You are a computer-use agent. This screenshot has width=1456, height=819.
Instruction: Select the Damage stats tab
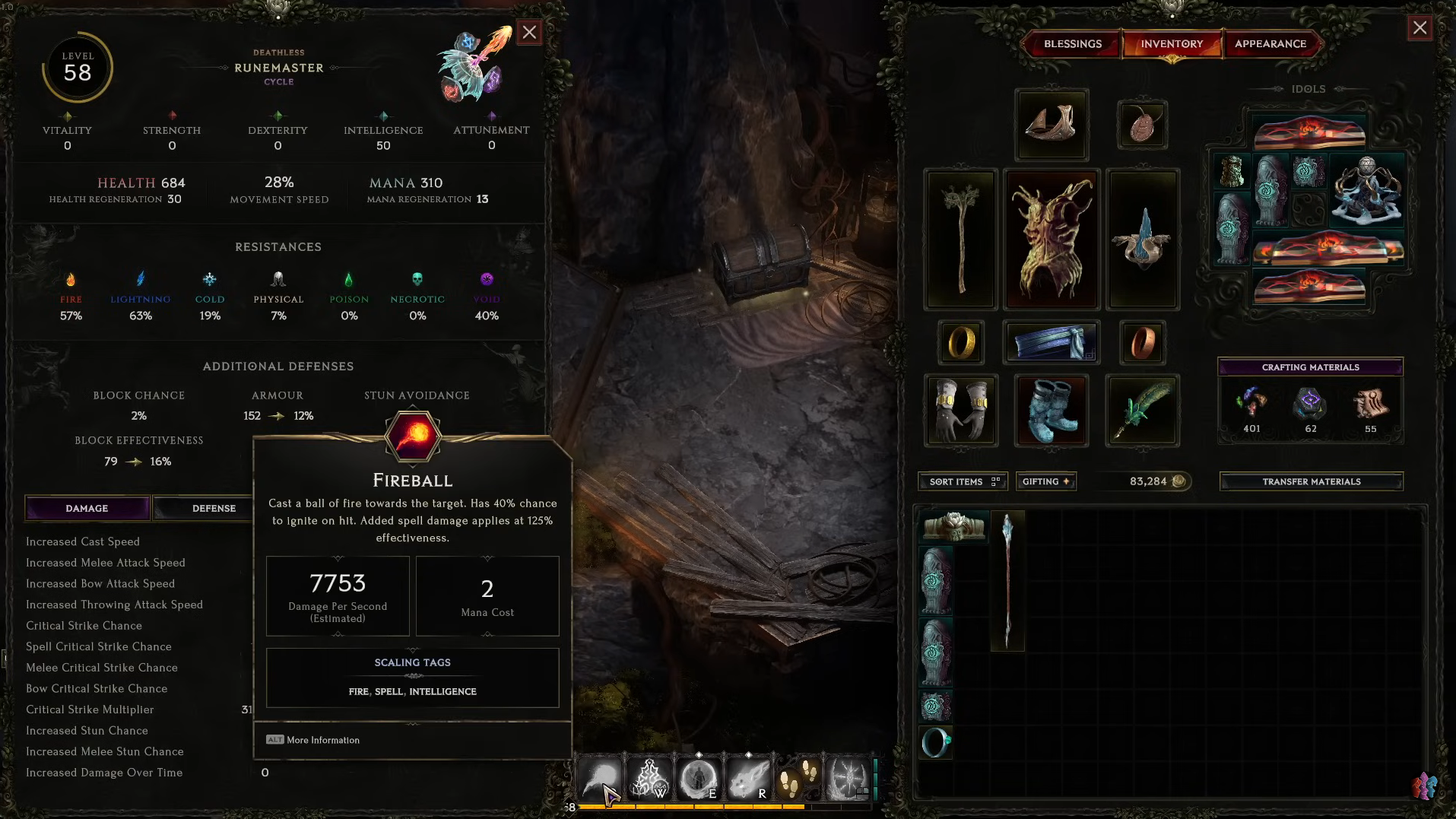(87, 508)
